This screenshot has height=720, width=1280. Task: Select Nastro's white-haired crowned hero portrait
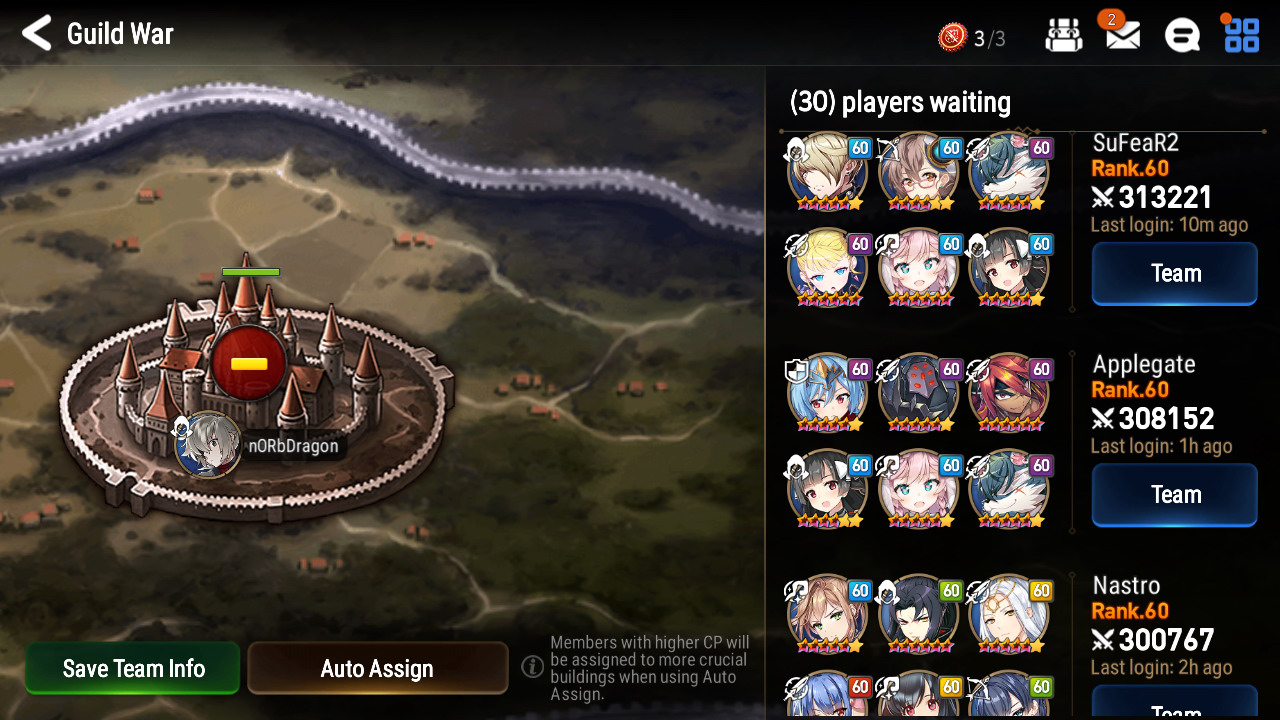(x=1008, y=613)
